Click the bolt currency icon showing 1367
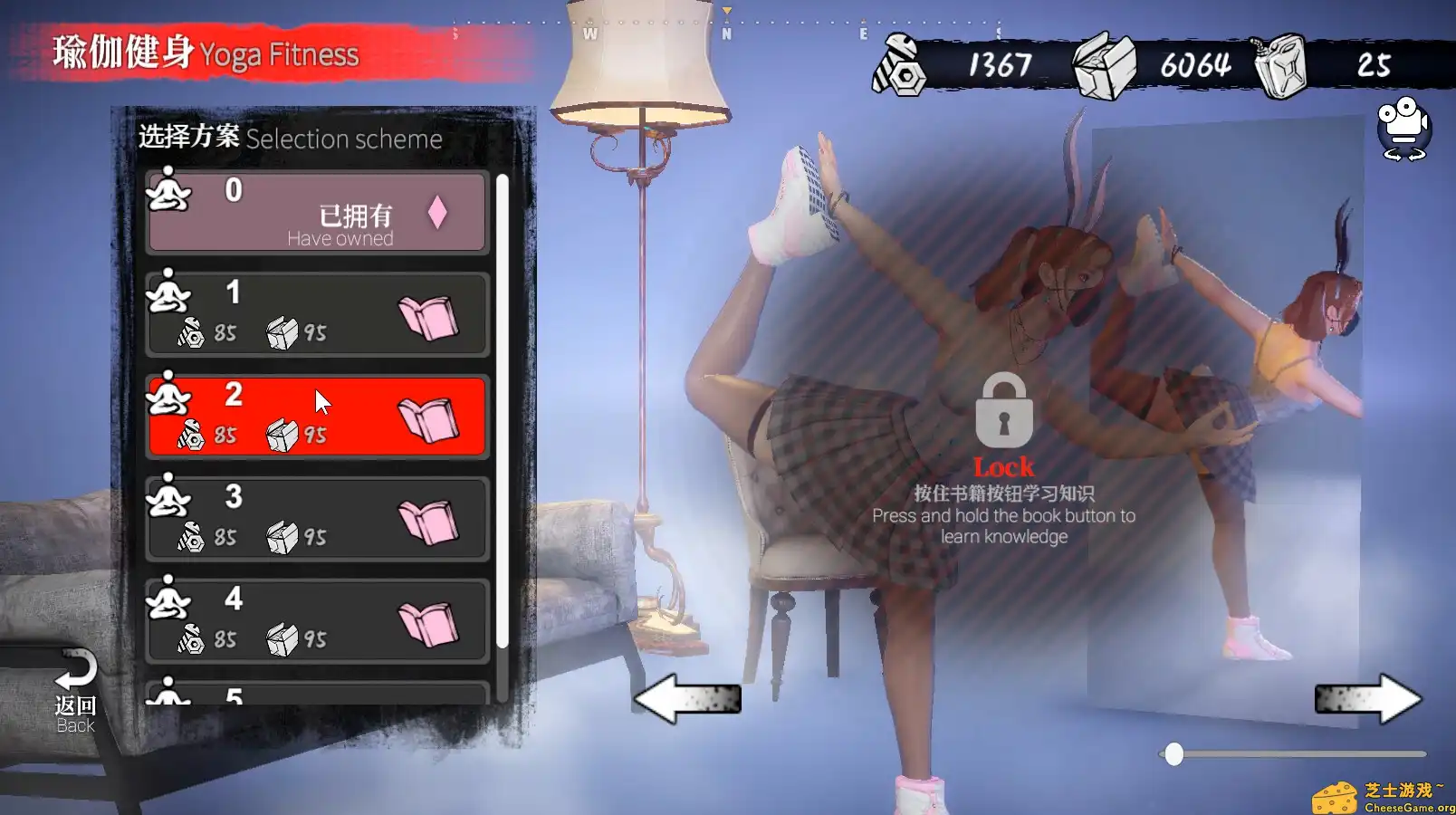This screenshot has width=1456, height=815. (x=898, y=65)
